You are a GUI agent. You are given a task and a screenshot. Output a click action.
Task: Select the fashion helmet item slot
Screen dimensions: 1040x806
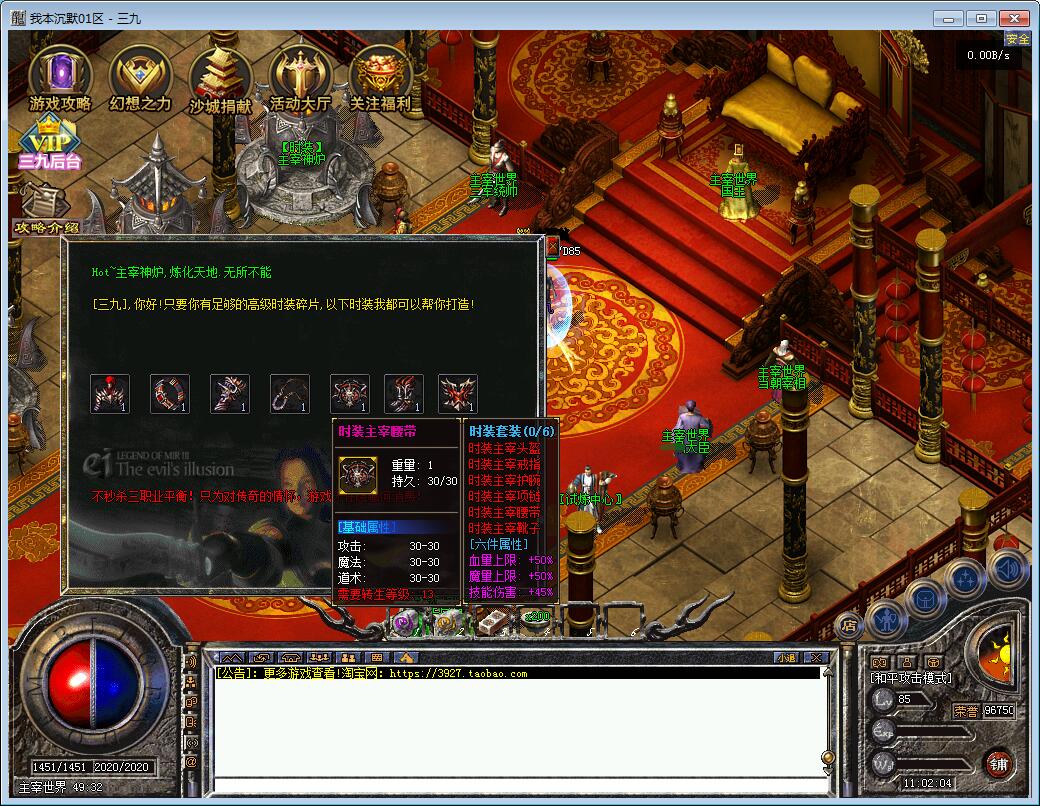click(x=110, y=394)
